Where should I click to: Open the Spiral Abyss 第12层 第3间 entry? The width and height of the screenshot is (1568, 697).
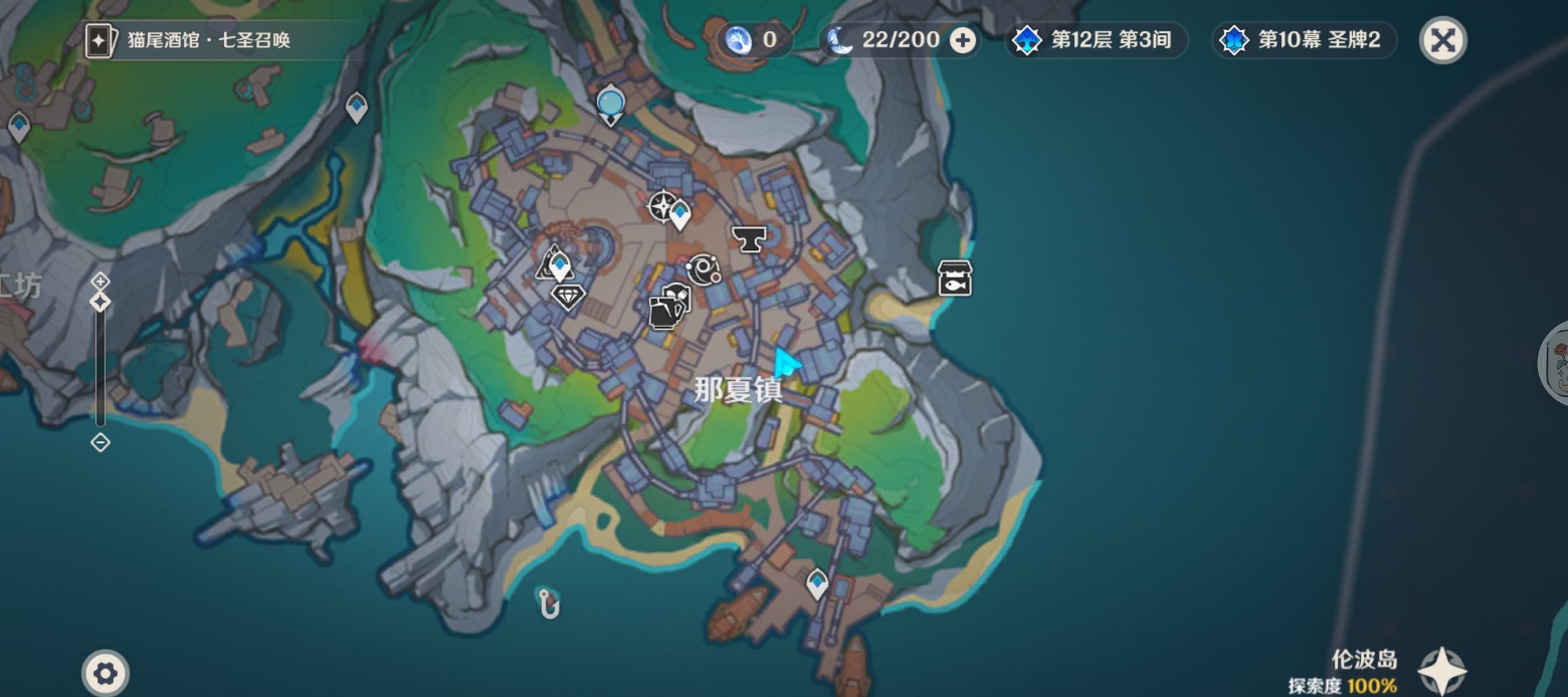point(1096,40)
